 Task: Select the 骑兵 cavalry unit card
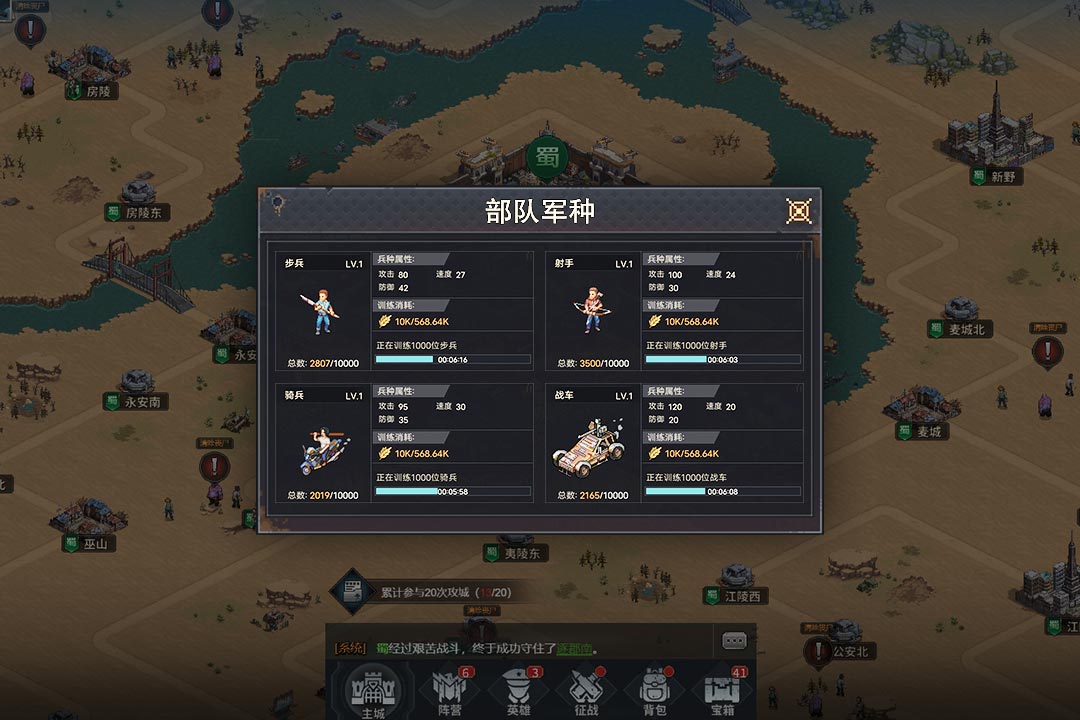point(322,443)
